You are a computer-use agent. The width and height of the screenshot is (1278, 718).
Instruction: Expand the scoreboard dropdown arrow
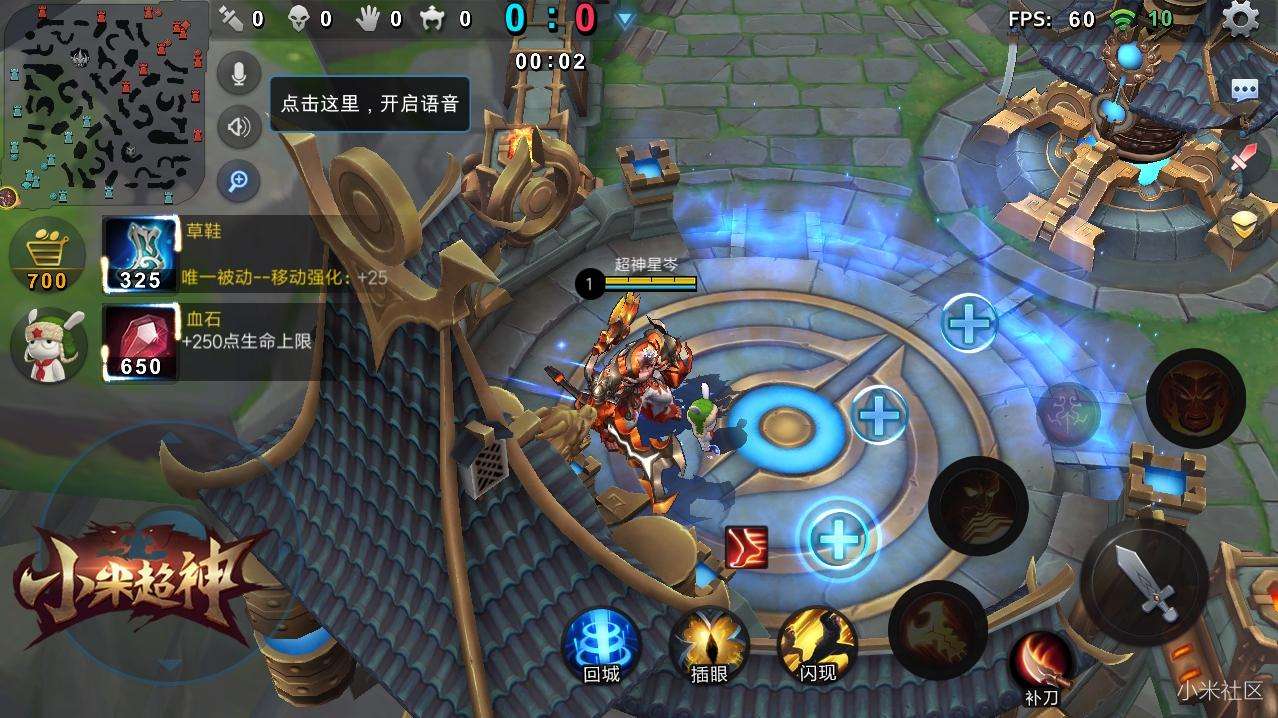pos(625,19)
